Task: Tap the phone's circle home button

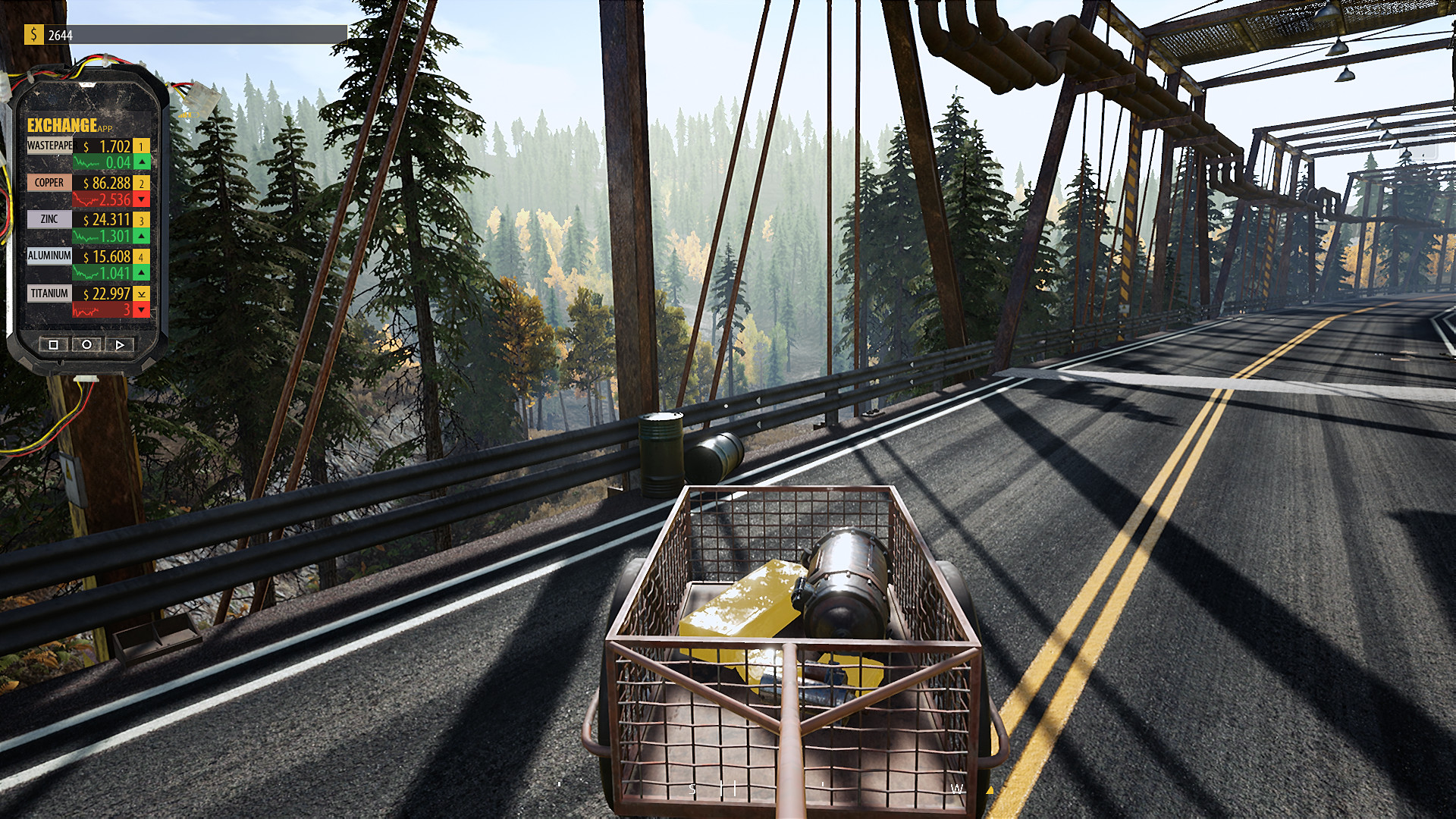Action: [x=86, y=344]
